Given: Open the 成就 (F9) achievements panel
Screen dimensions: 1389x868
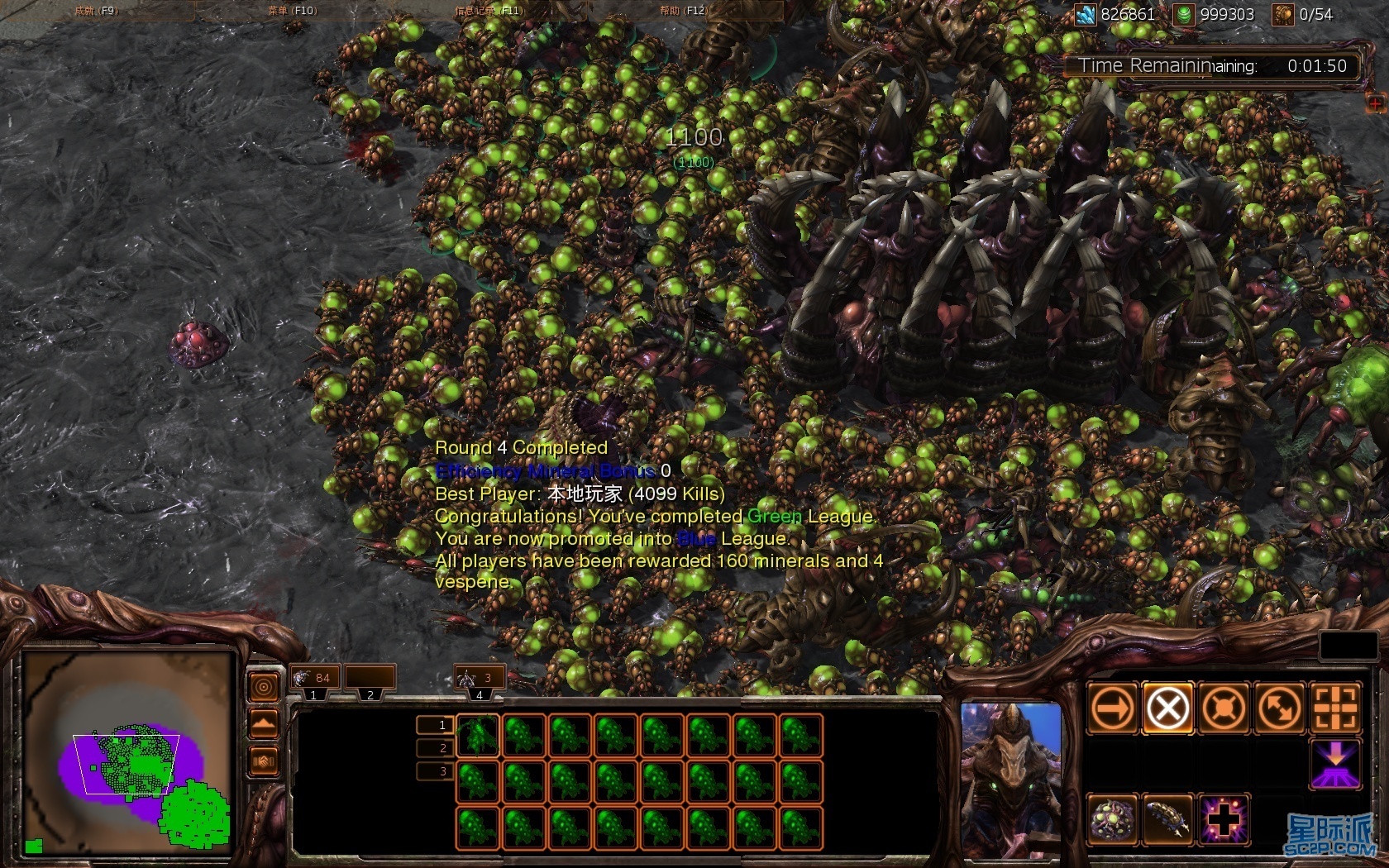Looking at the screenshot, I should point(96,11).
